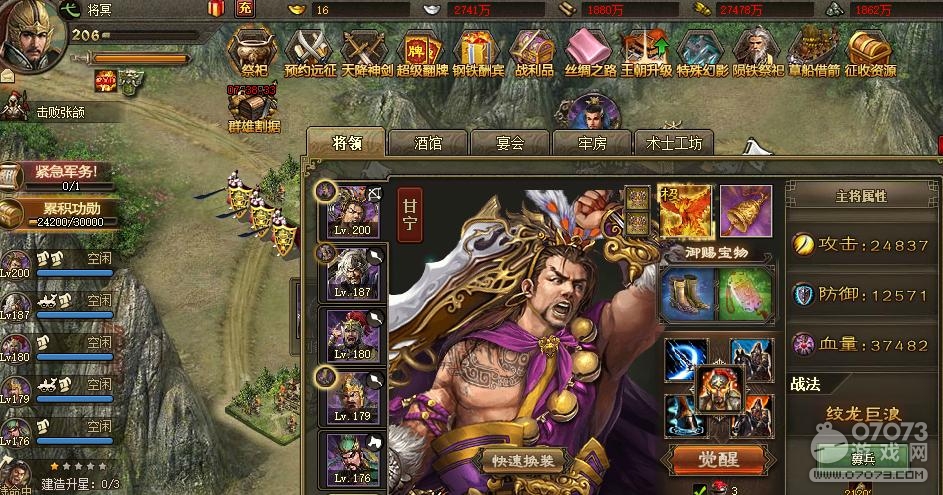Viewport: 943px width, 495px height.
Task: Select the boots treasure slot
Action: click(x=686, y=292)
